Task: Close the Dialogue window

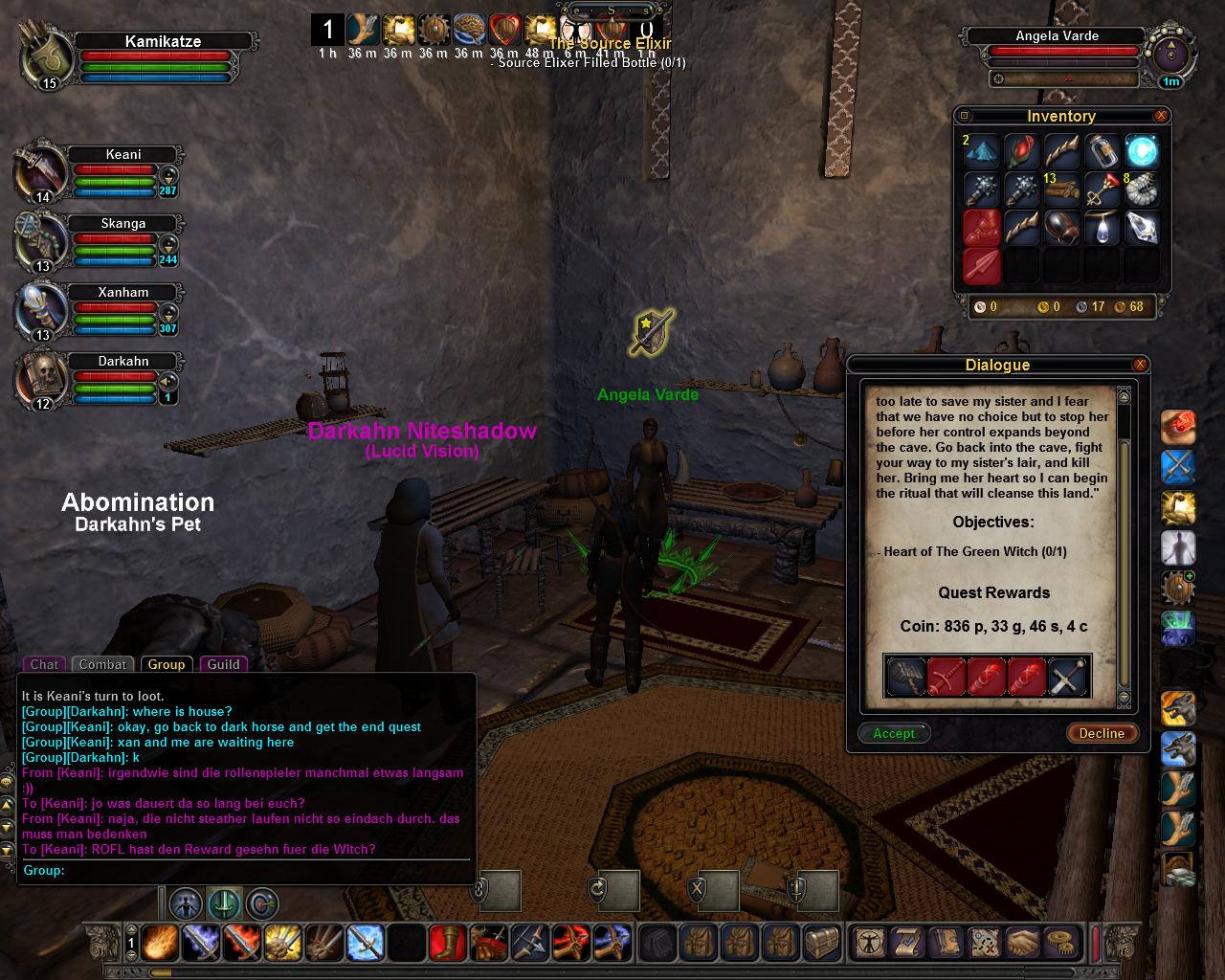Action: point(1140,365)
